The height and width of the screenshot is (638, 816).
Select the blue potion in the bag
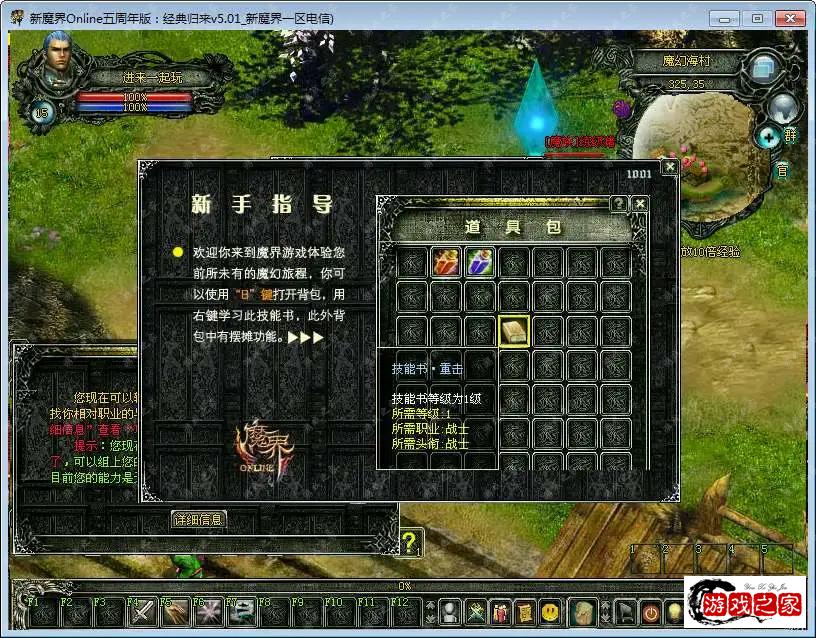(480, 263)
